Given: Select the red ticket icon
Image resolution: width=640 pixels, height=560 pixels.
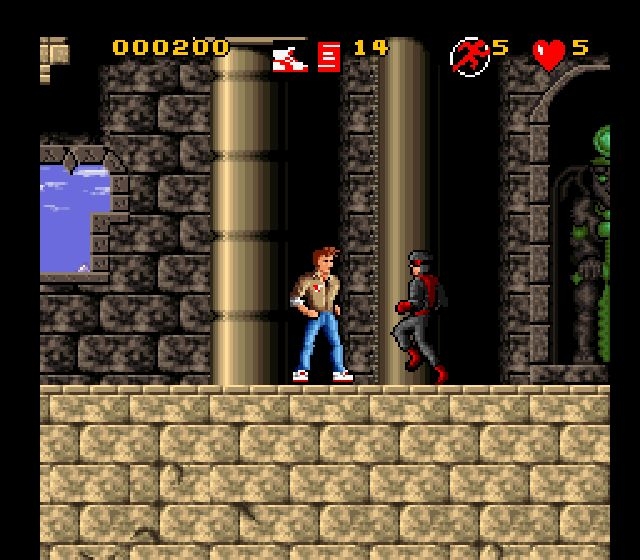Looking at the screenshot, I should (x=329, y=56).
